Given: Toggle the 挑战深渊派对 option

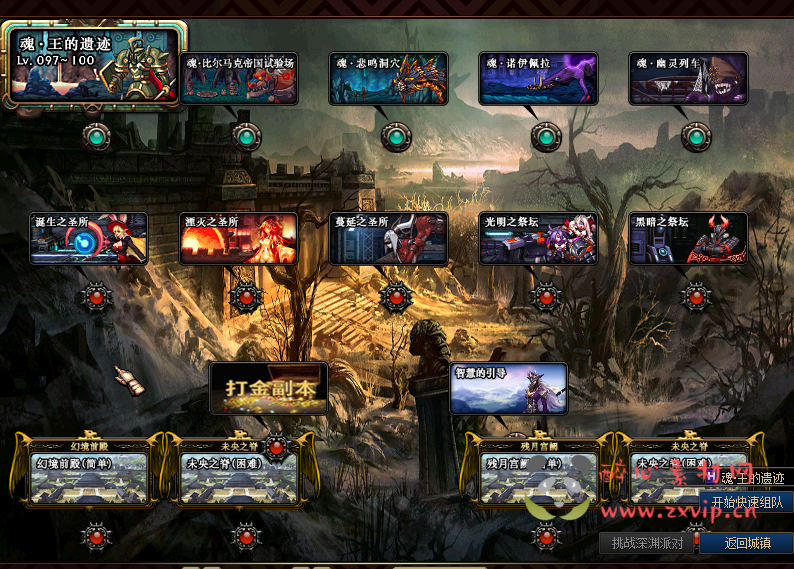Looking at the screenshot, I should tap(647, 543).
